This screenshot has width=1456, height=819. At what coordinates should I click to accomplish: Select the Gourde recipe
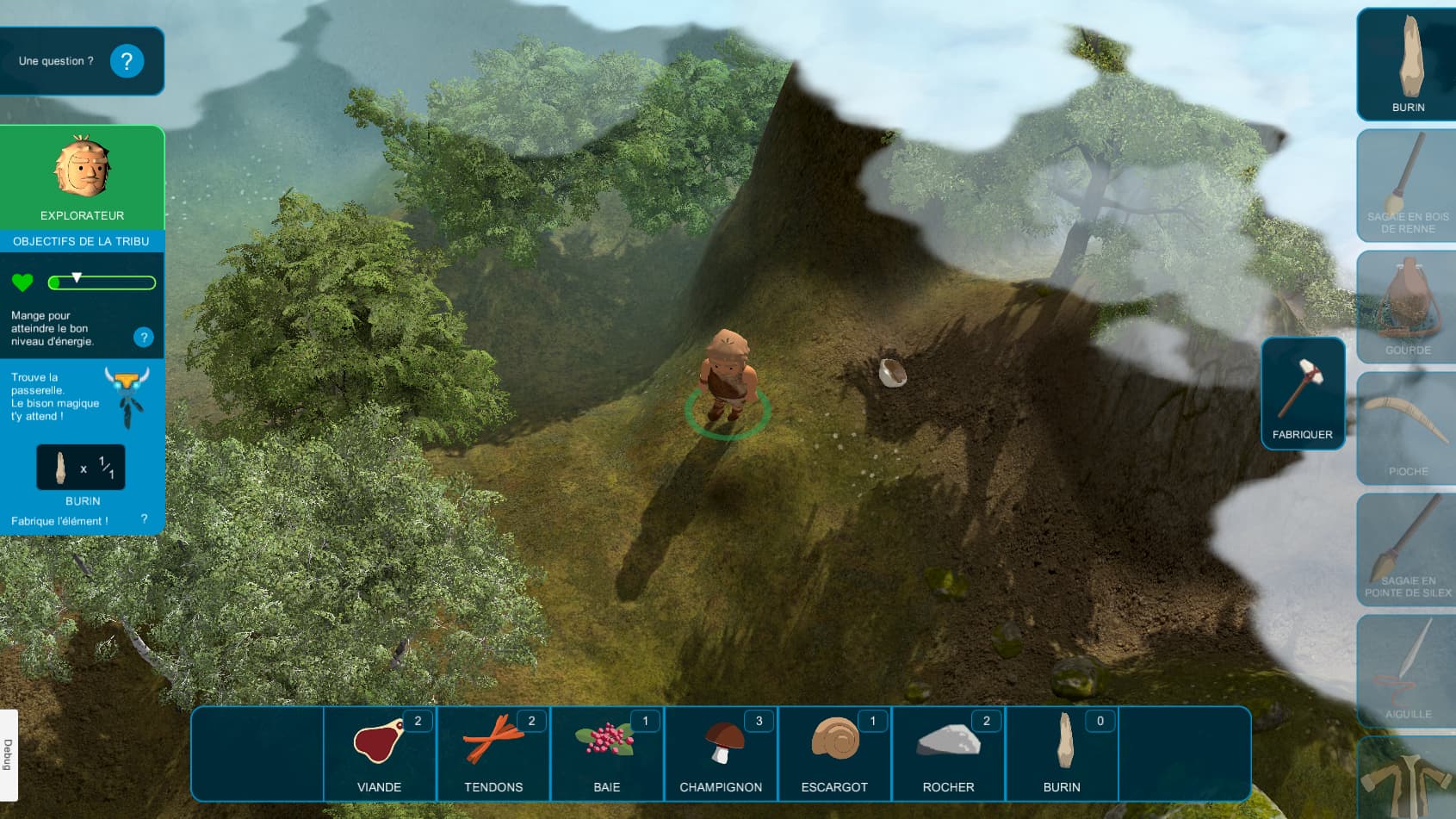tap(1408, 307)
